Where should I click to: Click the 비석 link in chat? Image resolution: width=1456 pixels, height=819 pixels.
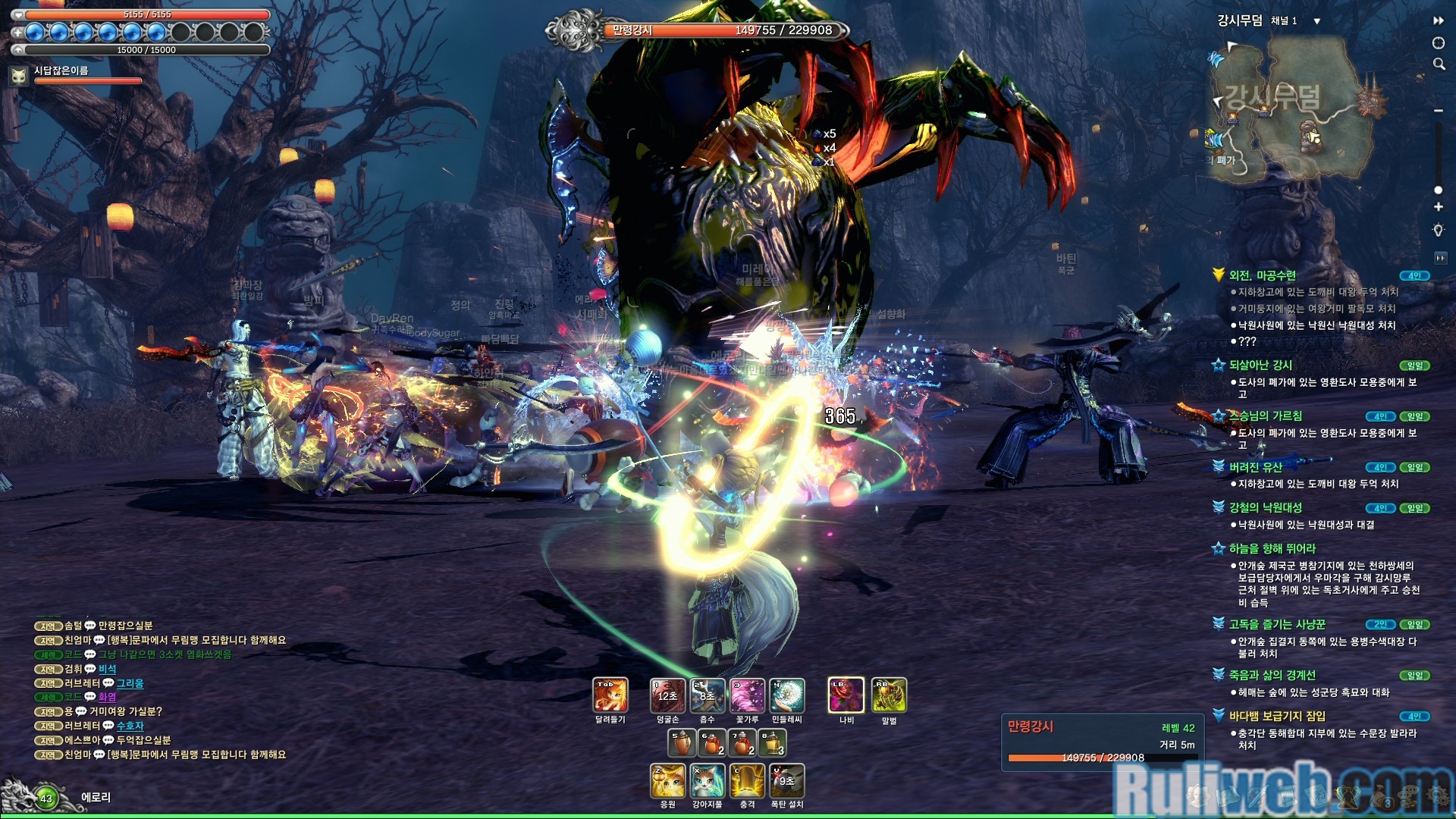tap(108, 669)
